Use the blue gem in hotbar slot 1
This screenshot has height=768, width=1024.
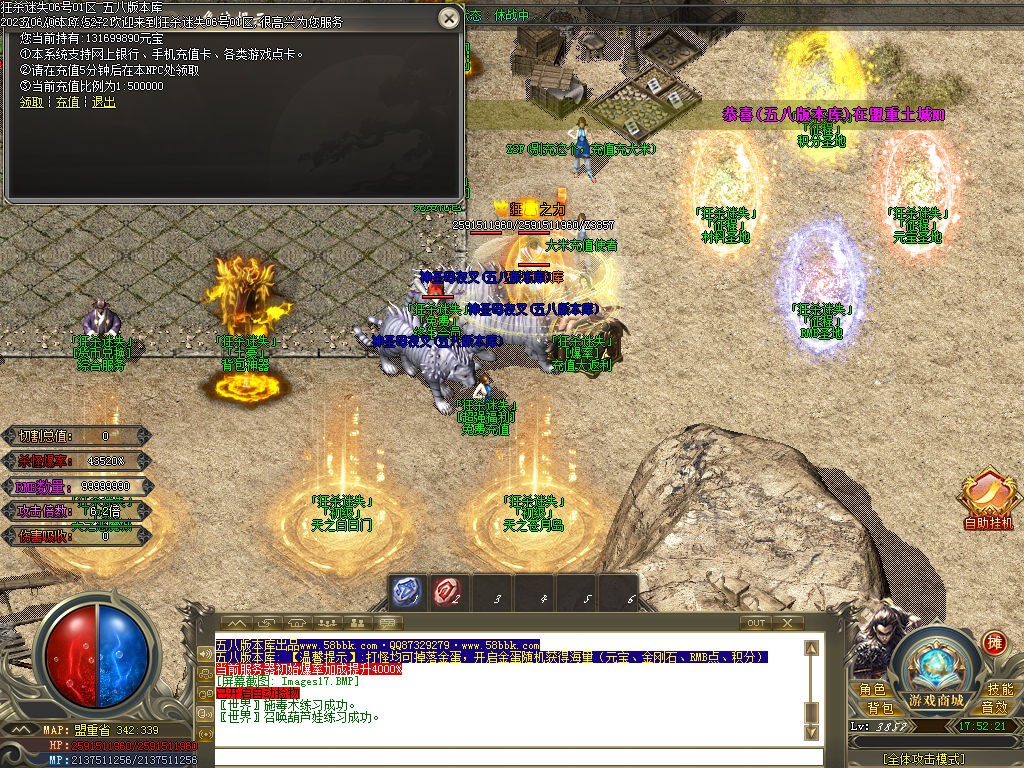click(x=406, y=593)
